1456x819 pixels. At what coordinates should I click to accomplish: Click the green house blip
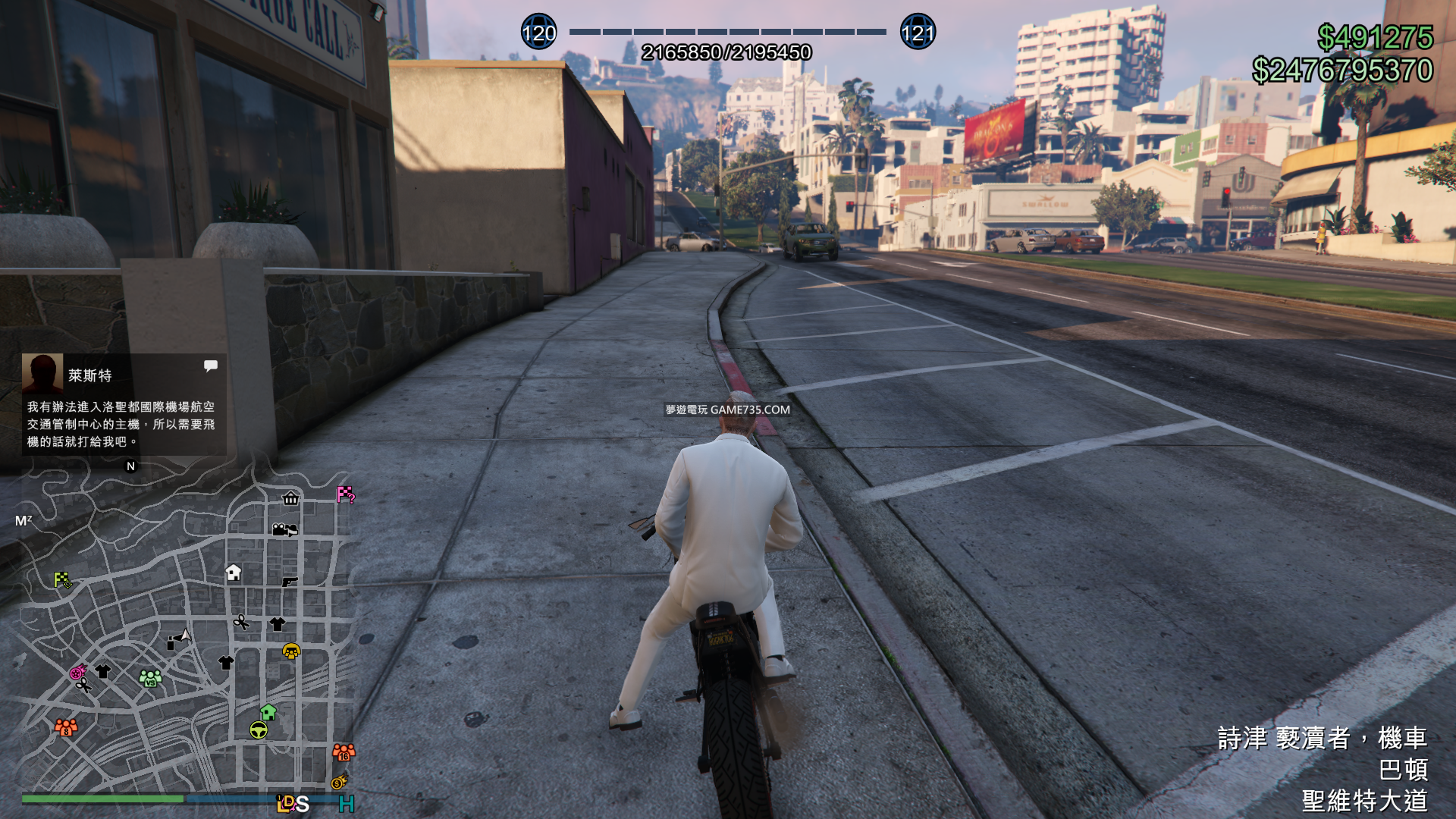pyautogui.click(x=268, y=712)
